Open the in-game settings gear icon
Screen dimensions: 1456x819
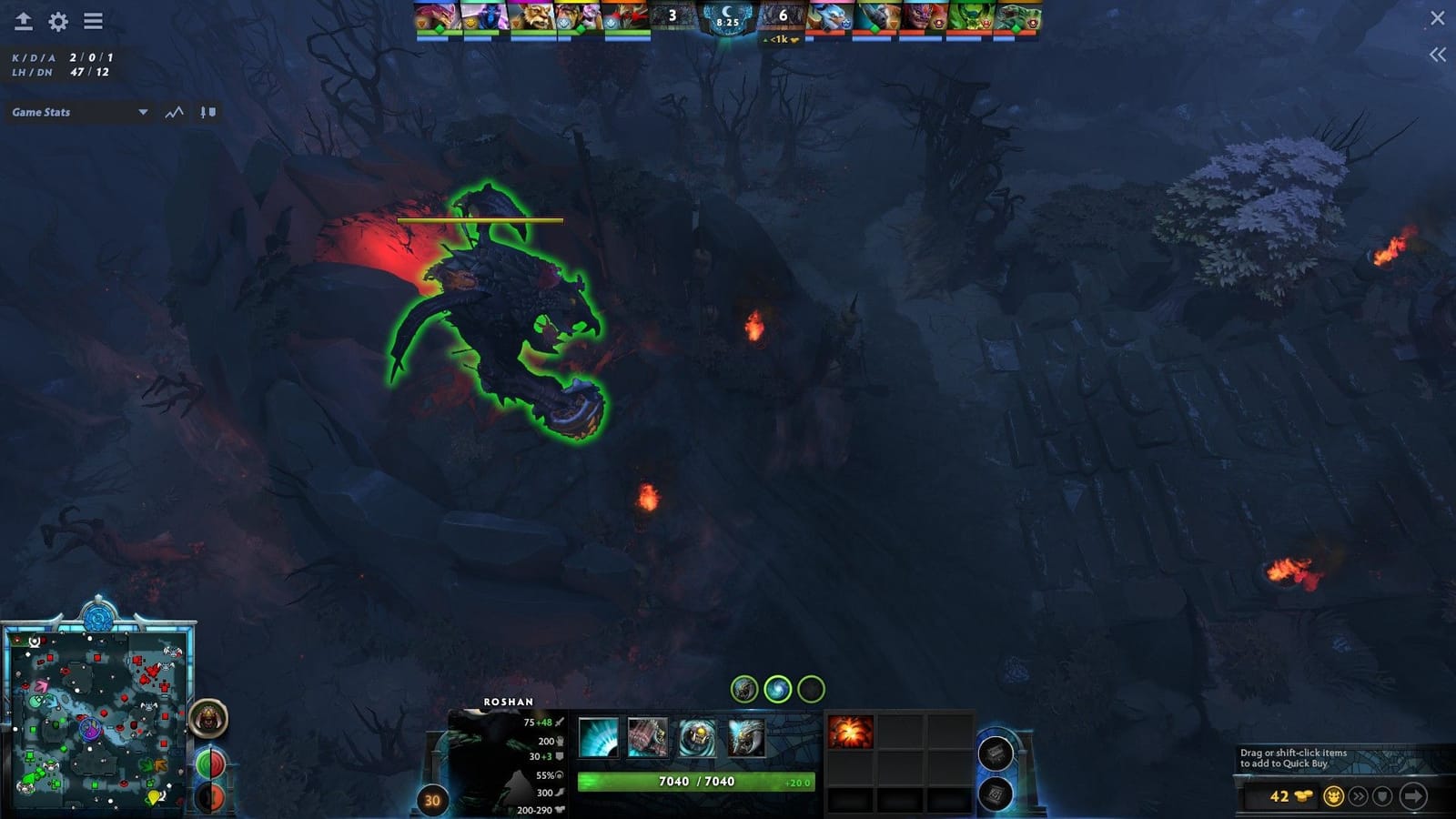pos(56,20)
